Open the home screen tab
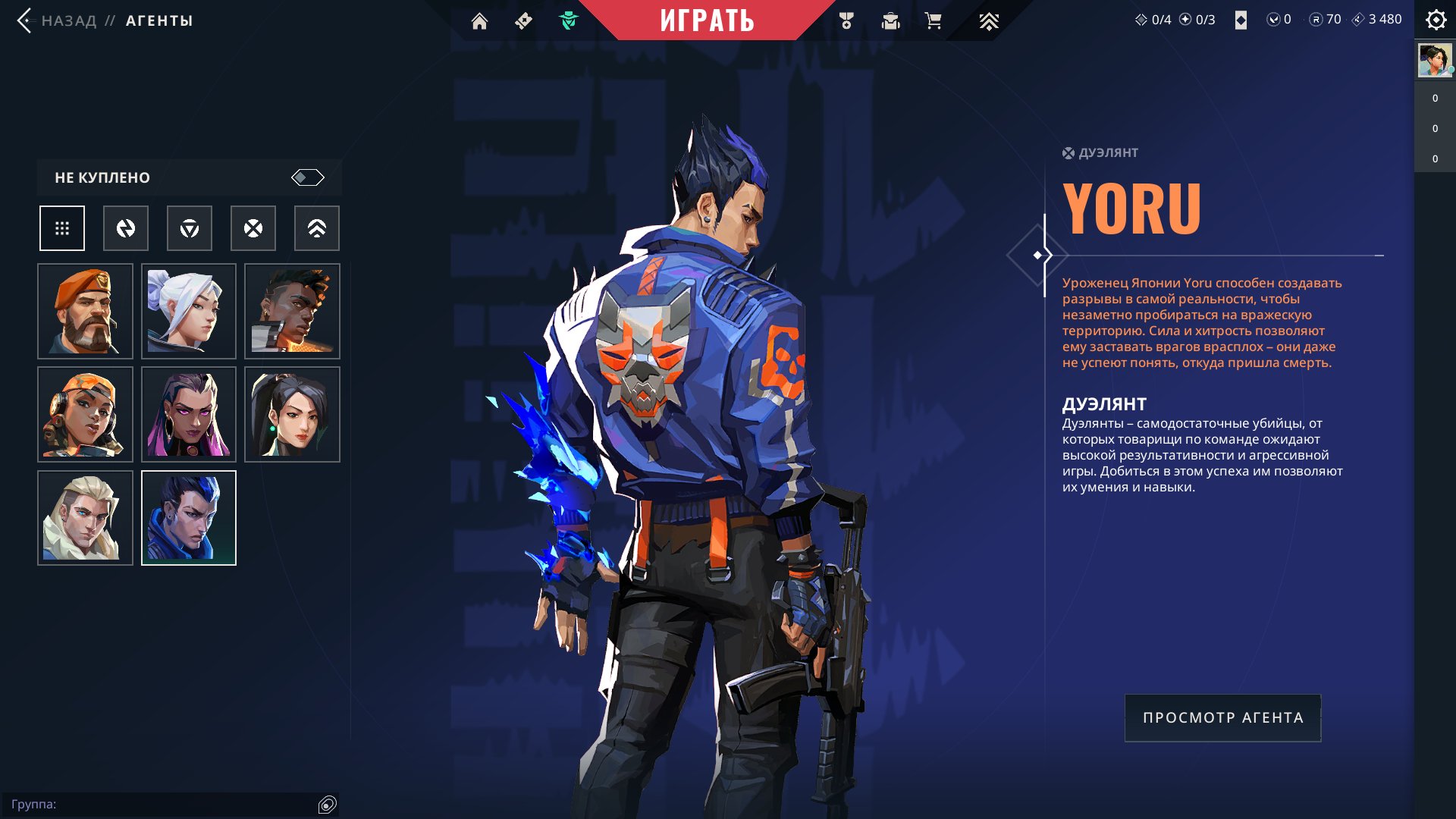The image size is (1456, 819). click(x=479, y=21)
